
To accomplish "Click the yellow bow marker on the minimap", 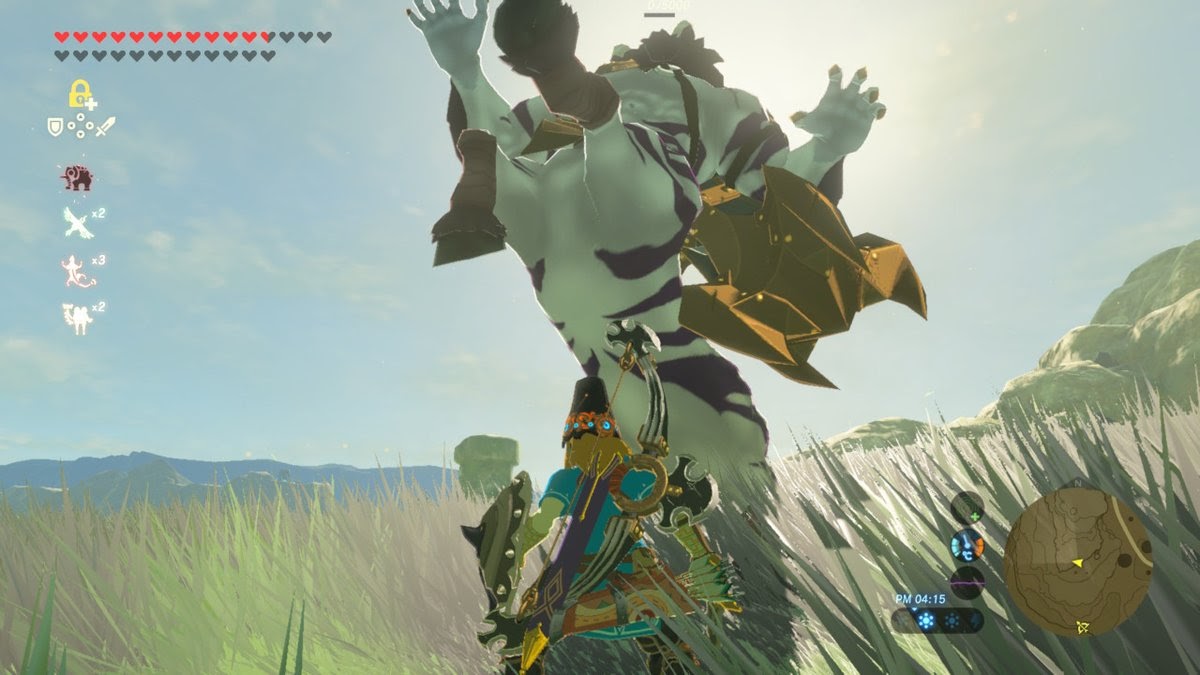I will tap(1083, 627).
